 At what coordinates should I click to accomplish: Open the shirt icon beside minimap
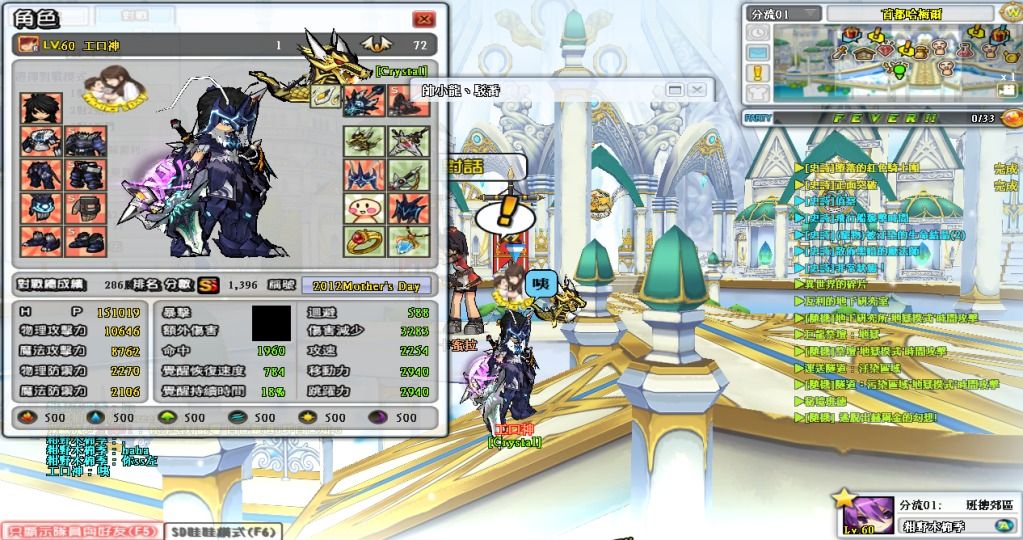(x=758, y=91)
